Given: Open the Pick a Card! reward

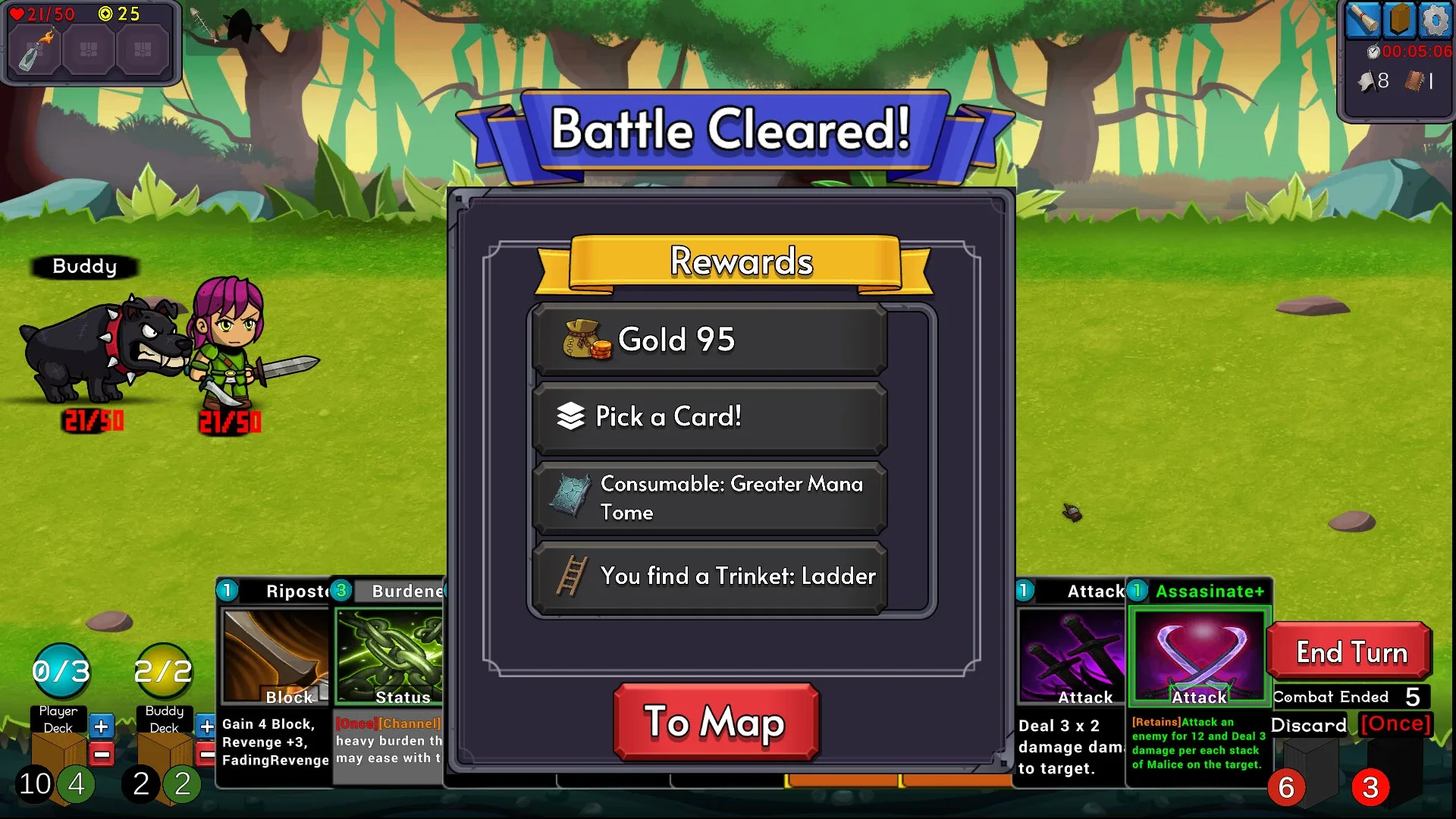Looking at the screenshot, I should pos(709,417).
